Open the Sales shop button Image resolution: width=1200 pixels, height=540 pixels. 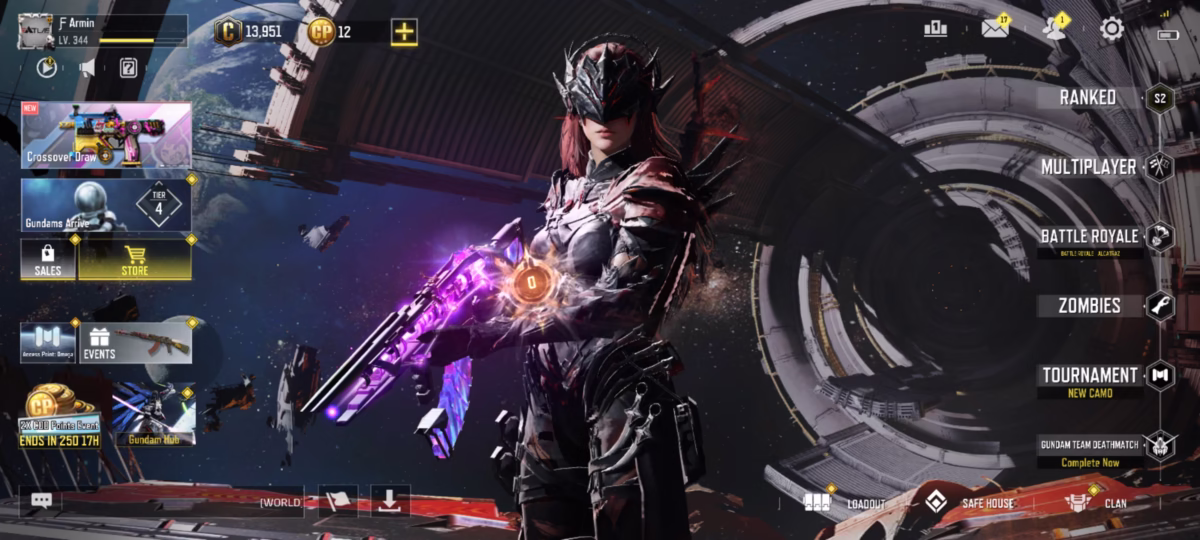48,259
